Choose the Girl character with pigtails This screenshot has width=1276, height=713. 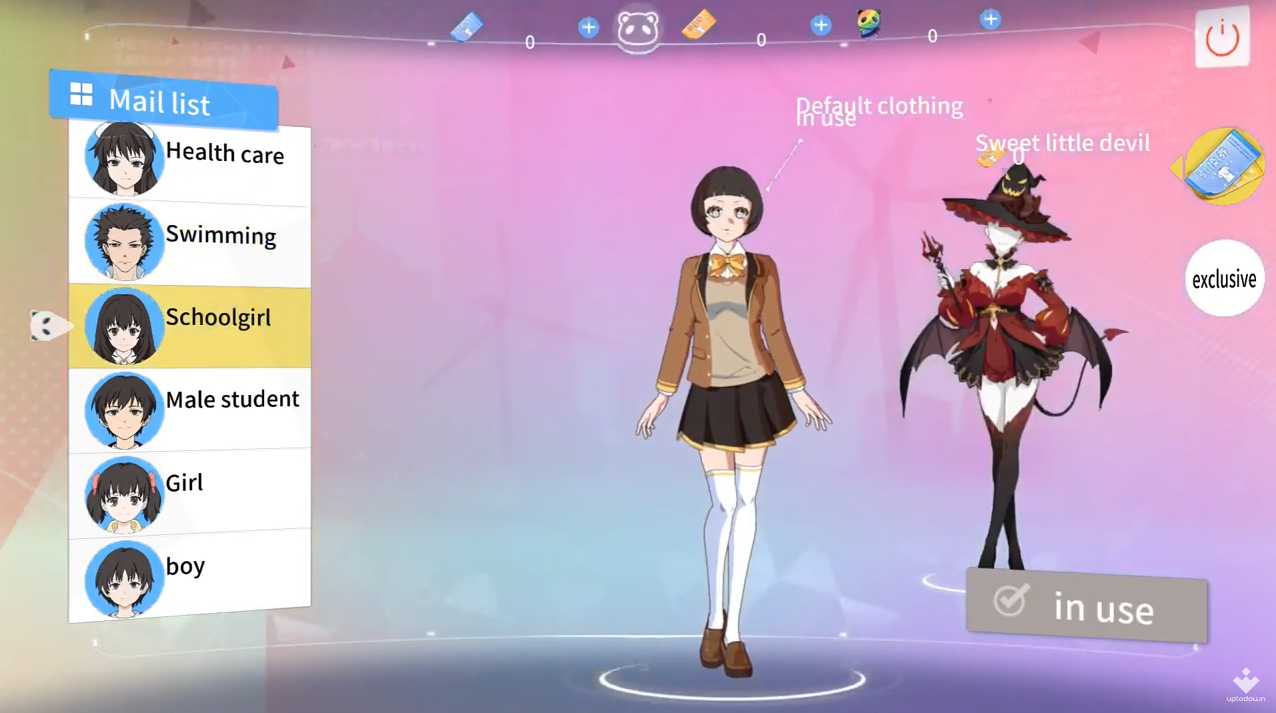(x=189, y=491)
